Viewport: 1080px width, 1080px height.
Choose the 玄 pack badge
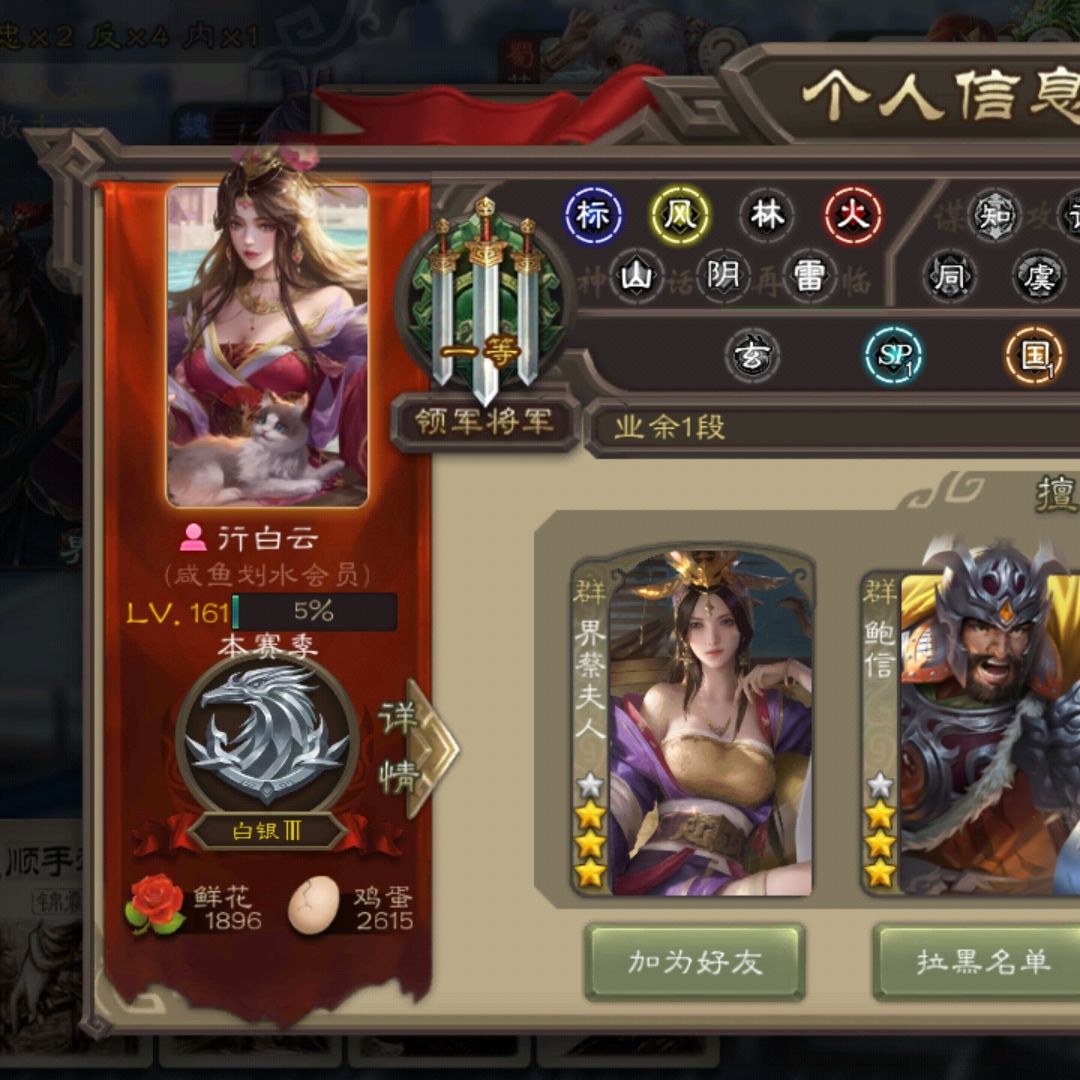pos(751,356)
